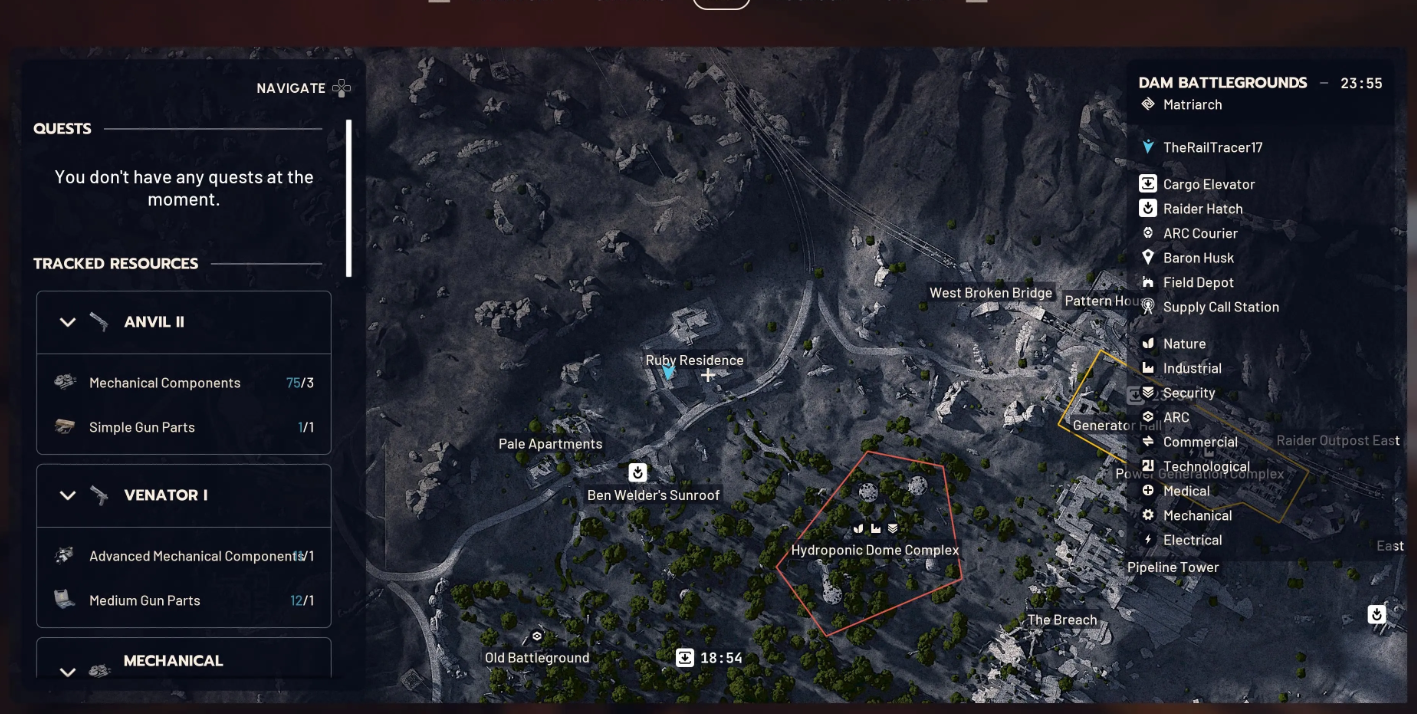Click the Mechanical Components tracked row
Viewport: 1417px width, 714px height.
[183, 383]
